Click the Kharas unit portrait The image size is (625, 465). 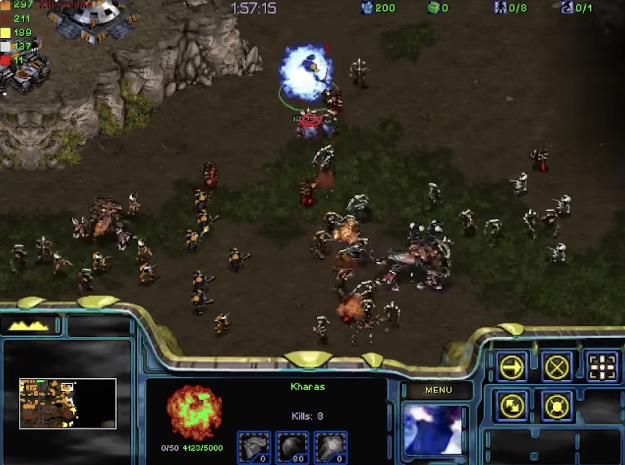433,429
